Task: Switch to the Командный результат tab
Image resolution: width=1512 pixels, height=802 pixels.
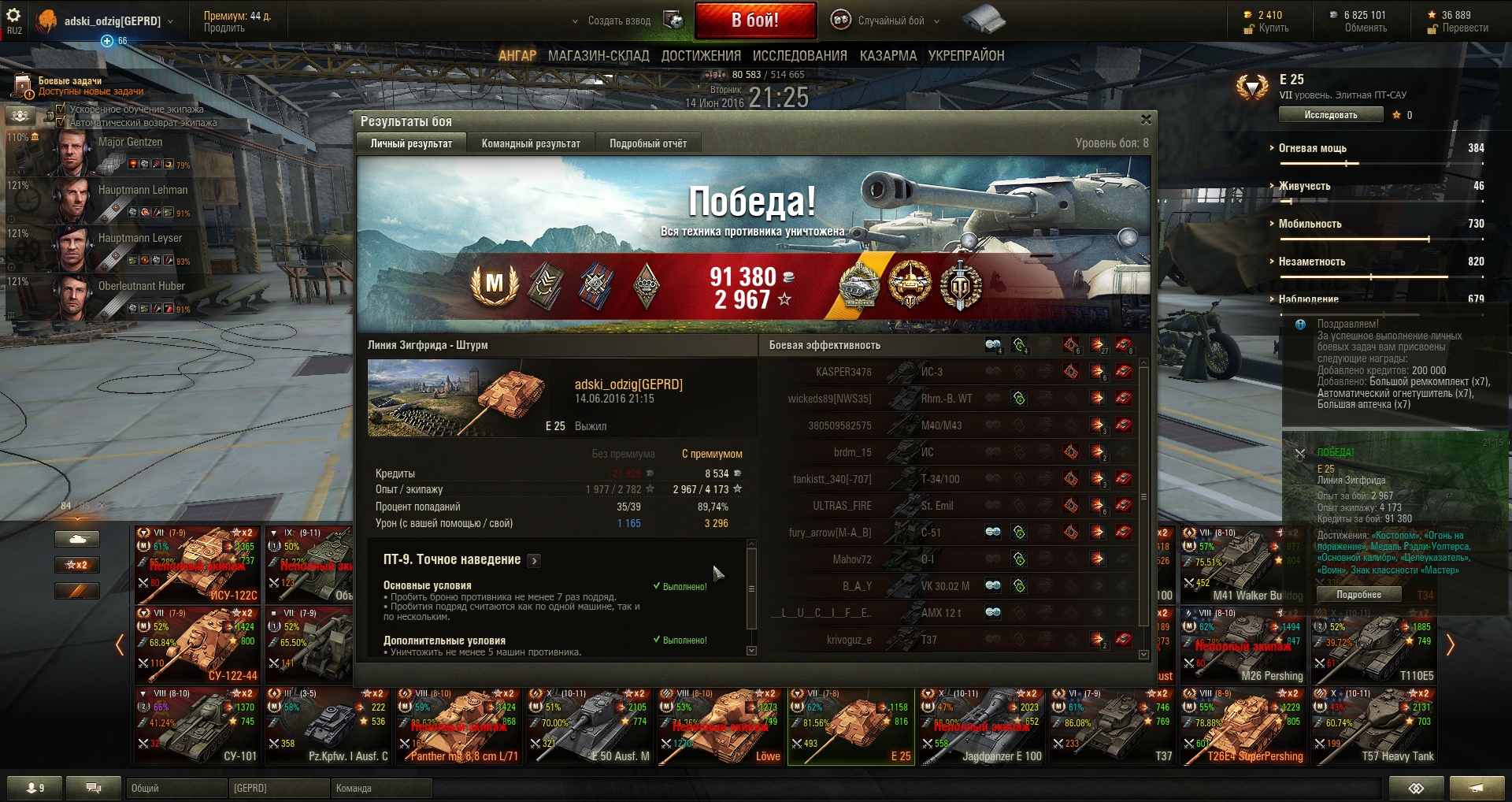Action: point(531,143)
